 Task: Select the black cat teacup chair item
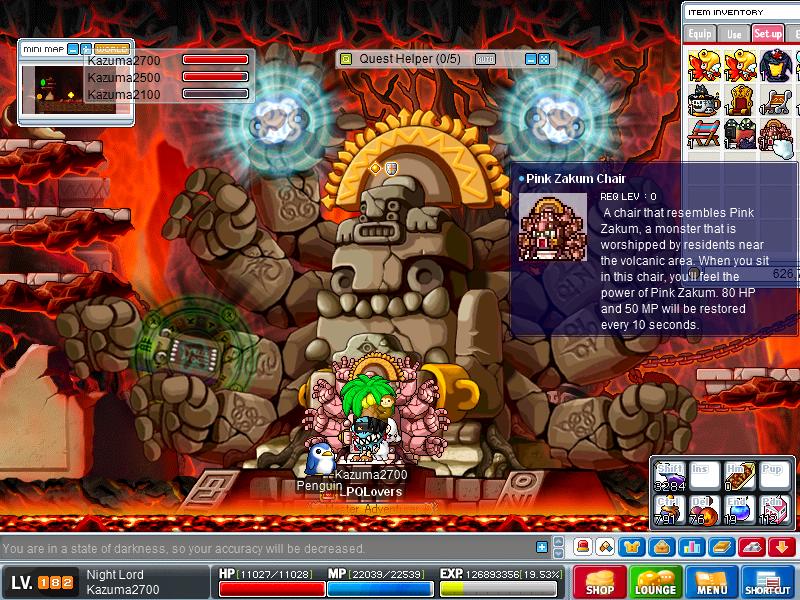tap(704, 100)
